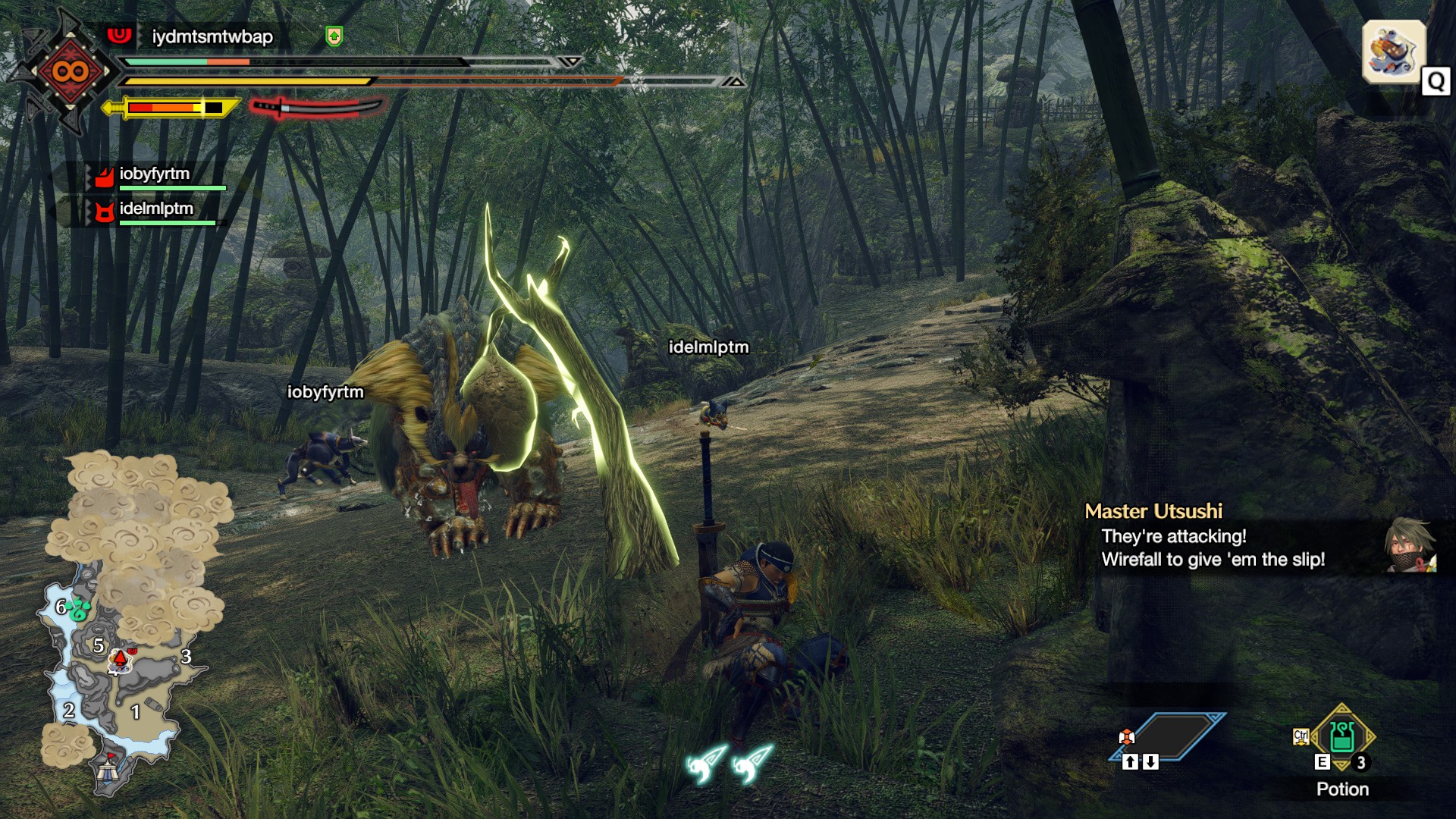
Task: Select party member idelmlptm in the list
Action: [155, 209]
